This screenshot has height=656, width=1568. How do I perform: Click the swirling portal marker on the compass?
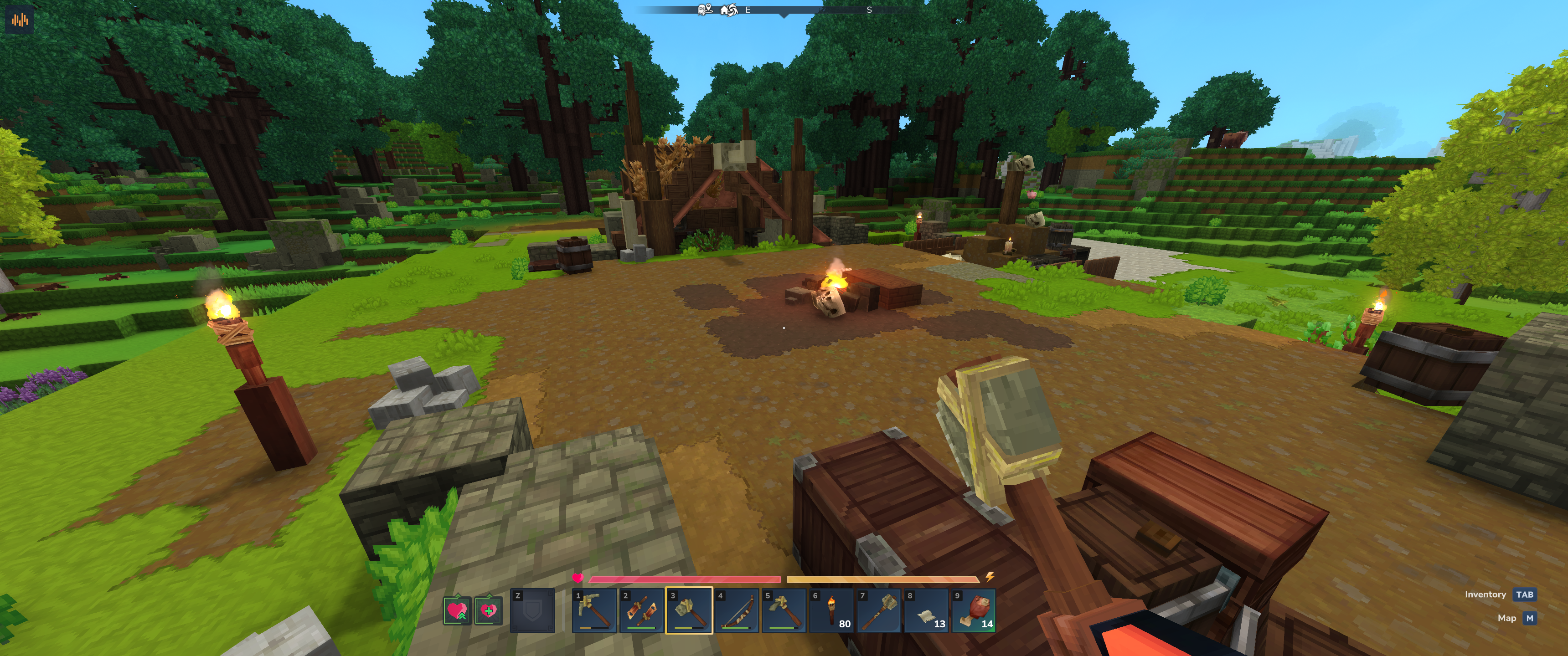[x=733, y=10]
